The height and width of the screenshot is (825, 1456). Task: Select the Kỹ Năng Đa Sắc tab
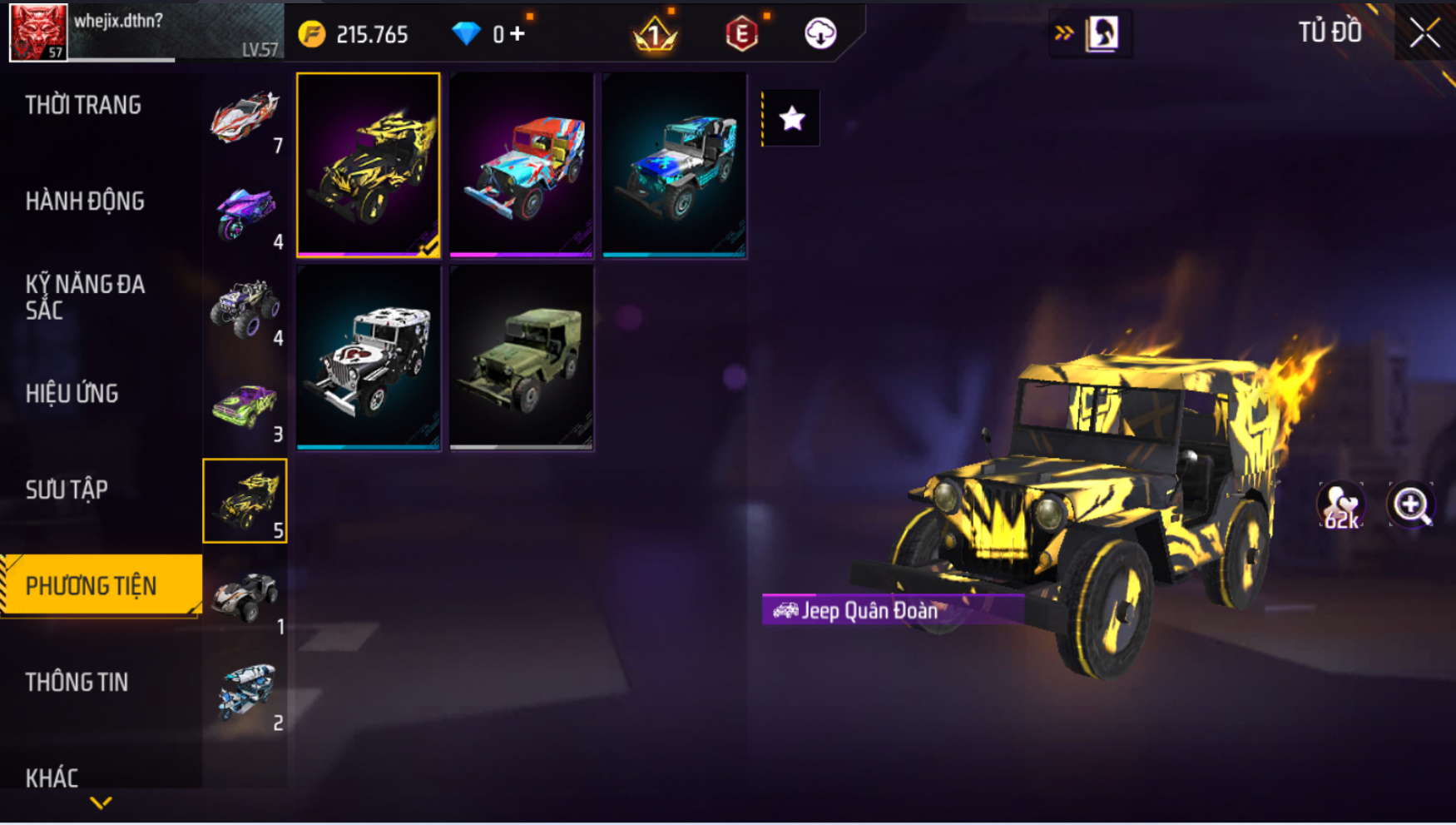pyautogui.click(x=85, y=297)
